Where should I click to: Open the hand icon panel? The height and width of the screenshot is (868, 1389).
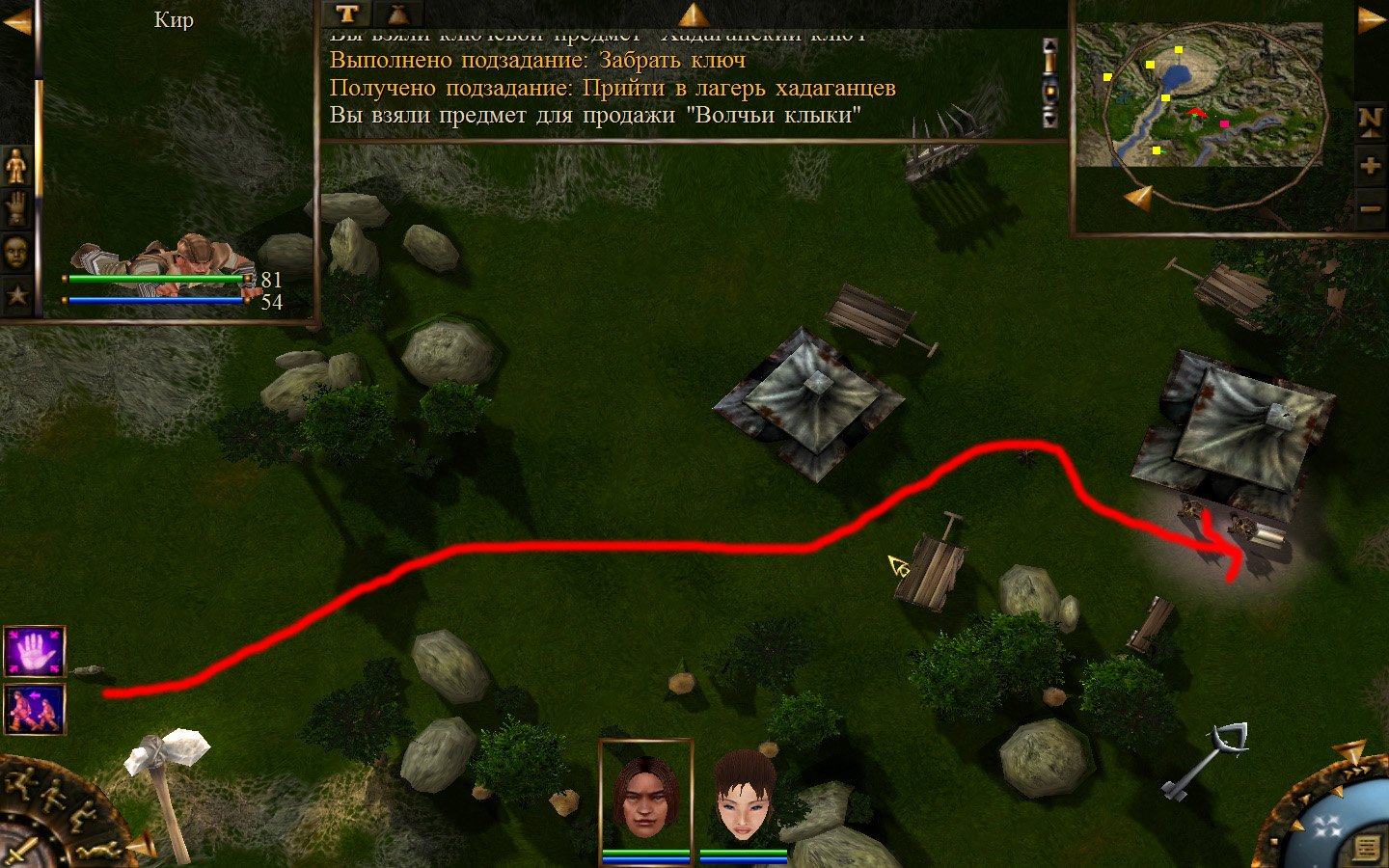pyautogui.click(x=16, y=208)
